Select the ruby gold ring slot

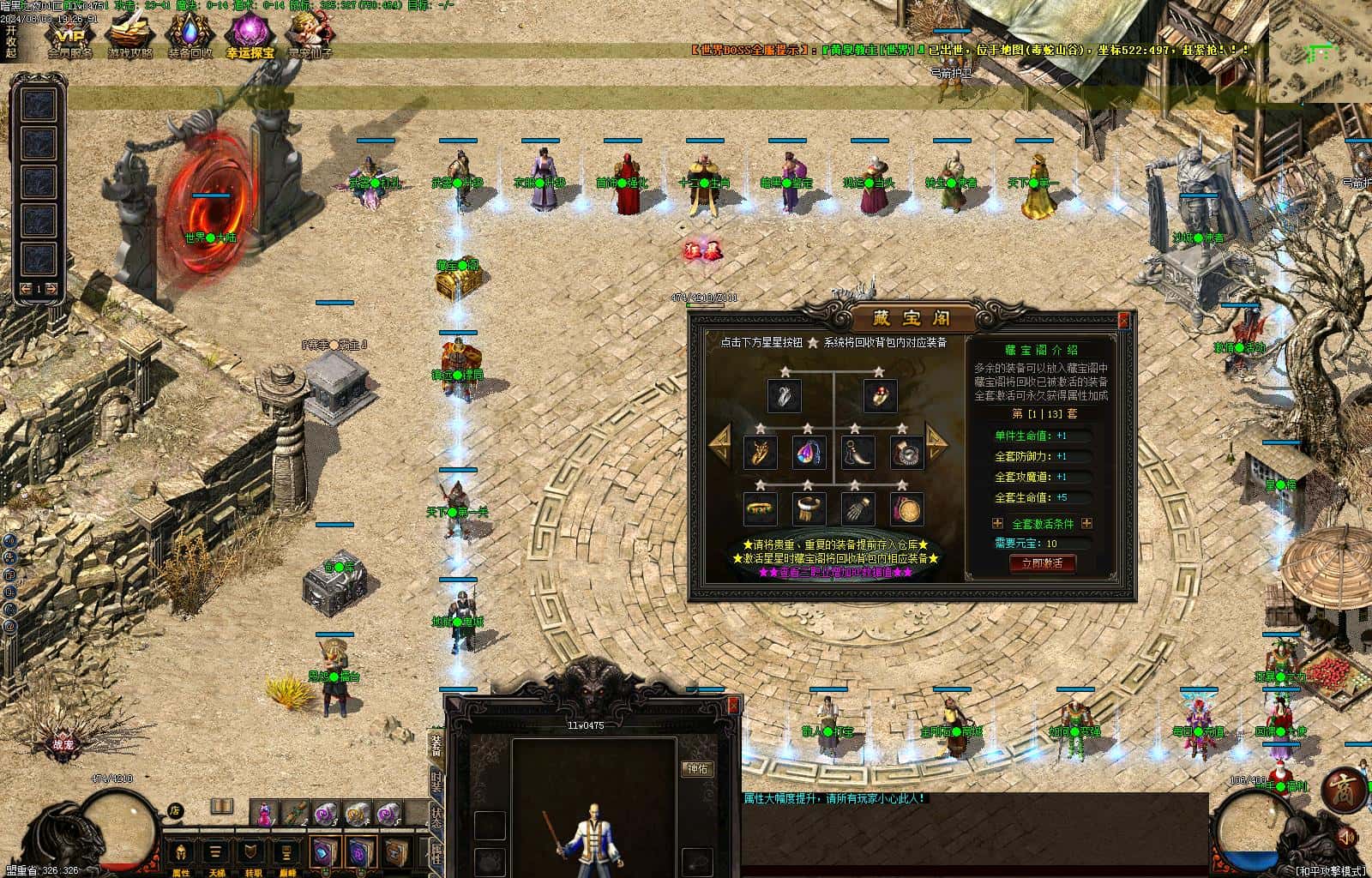coord(880,395)
